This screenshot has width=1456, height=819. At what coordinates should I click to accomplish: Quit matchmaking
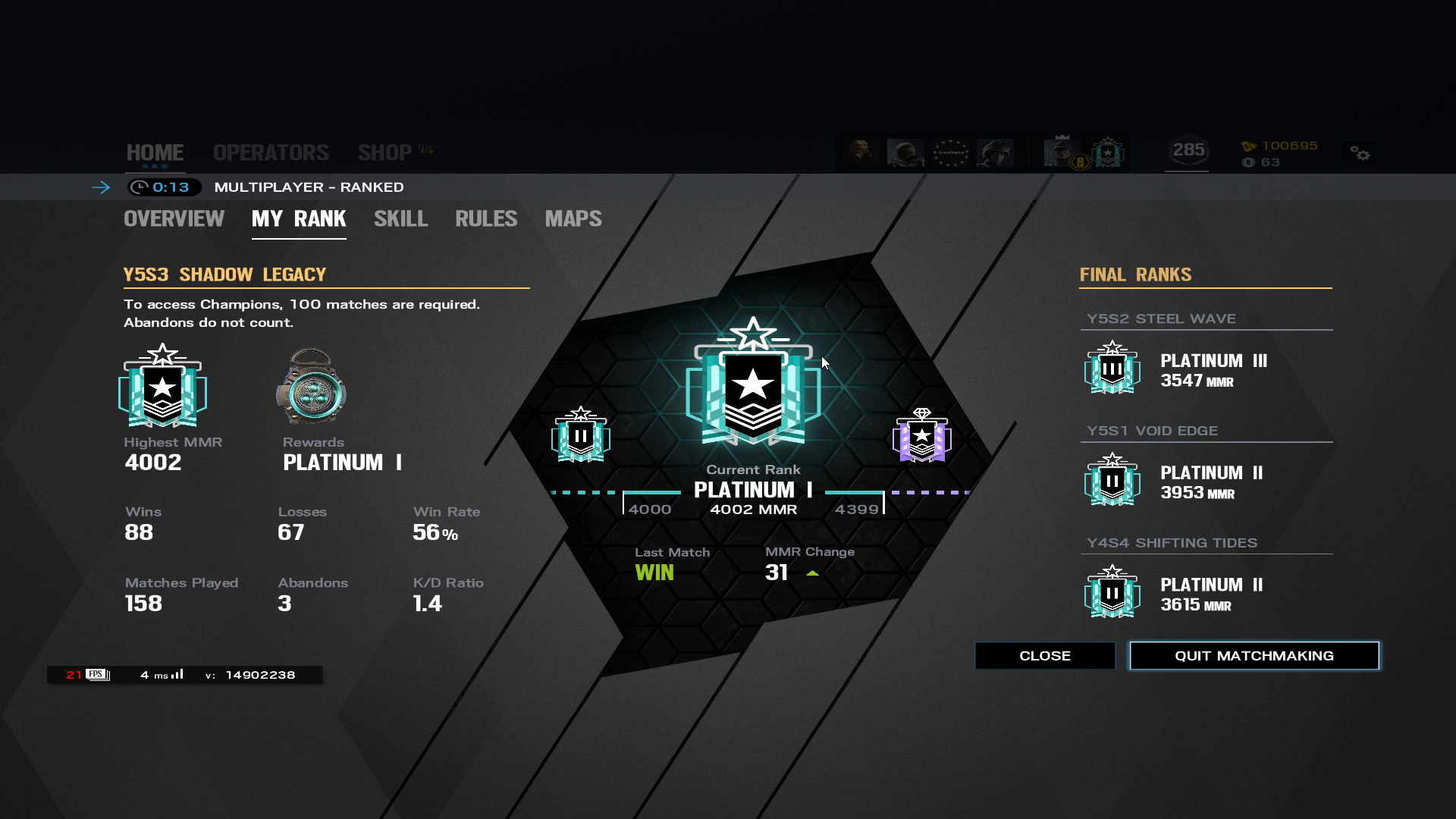coord(1254,656)
